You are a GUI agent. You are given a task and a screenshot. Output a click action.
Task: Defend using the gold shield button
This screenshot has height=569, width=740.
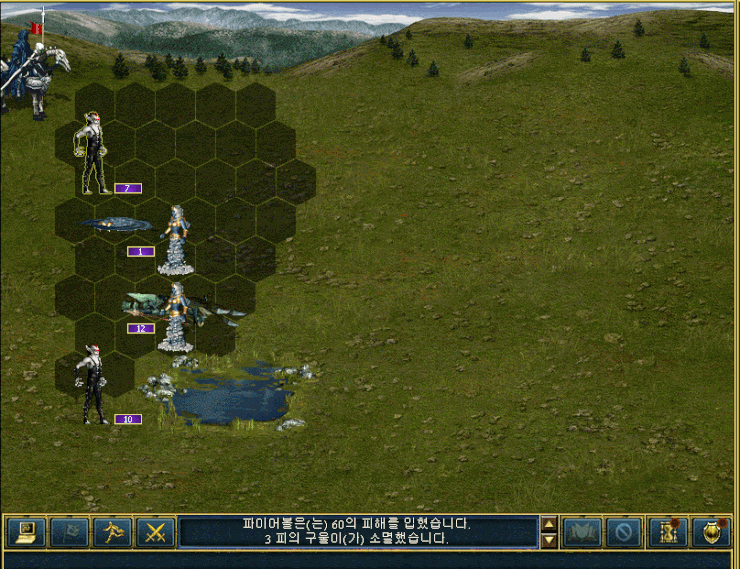tap(710, 532)
